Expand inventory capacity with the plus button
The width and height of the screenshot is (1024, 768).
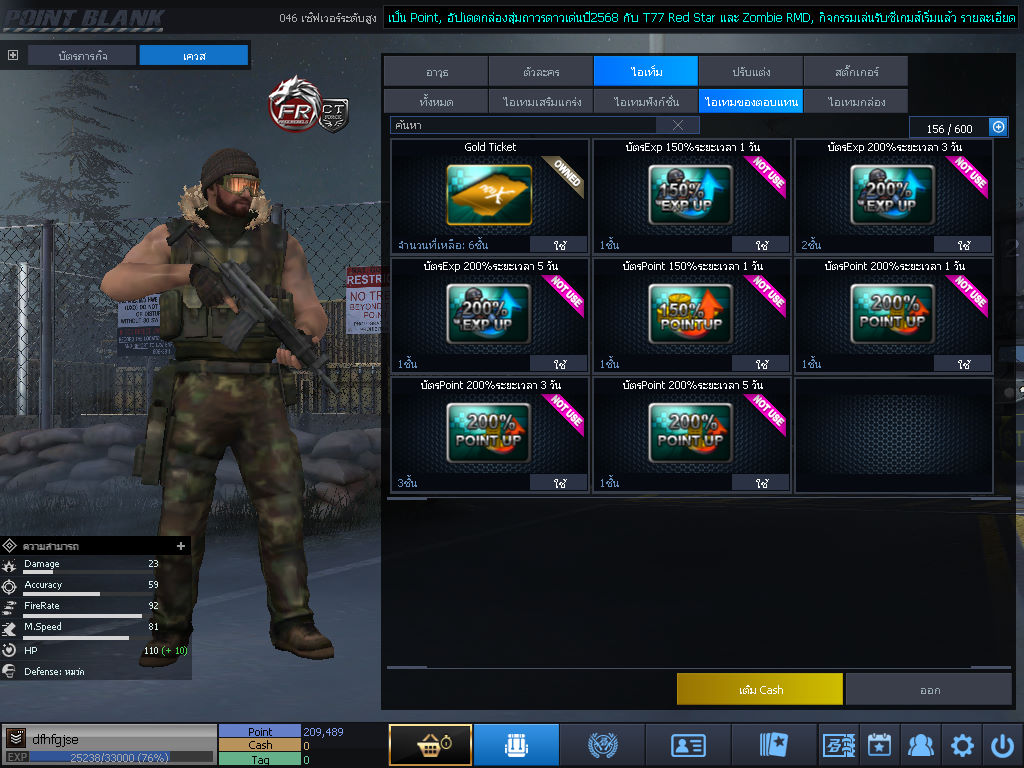coord(997,127)
